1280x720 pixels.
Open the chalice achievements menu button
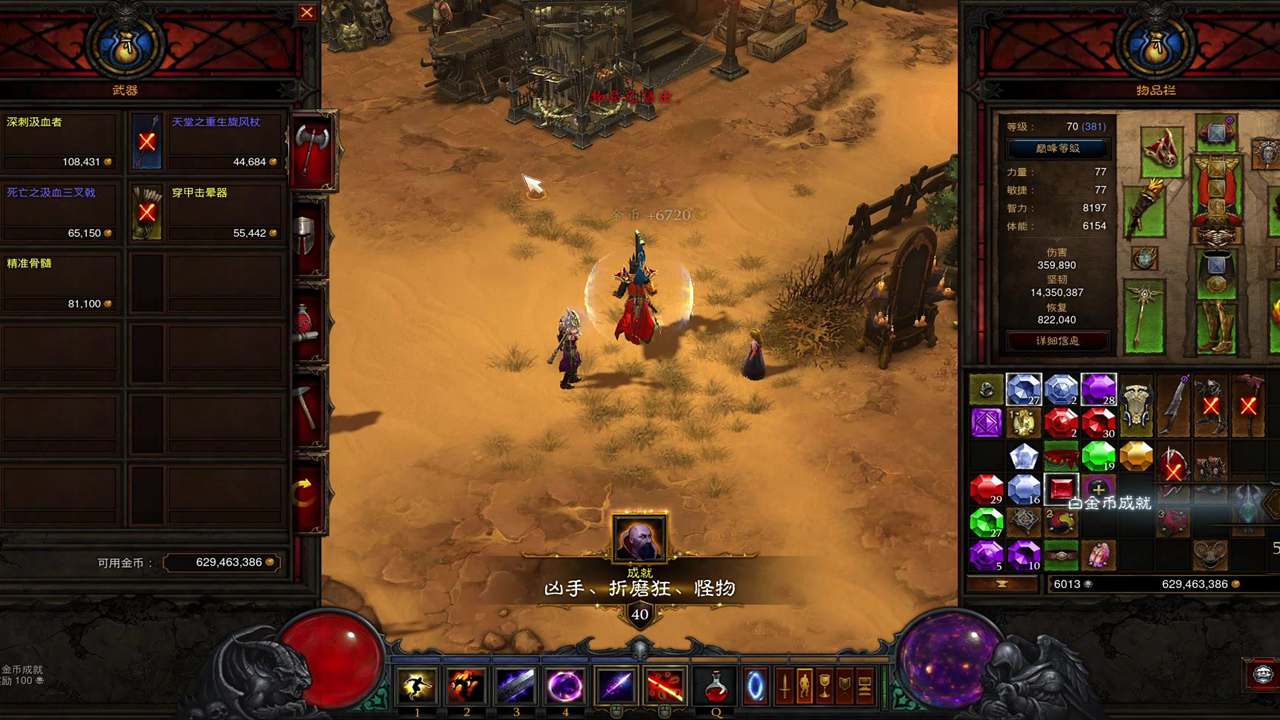(x=824, y=686)
